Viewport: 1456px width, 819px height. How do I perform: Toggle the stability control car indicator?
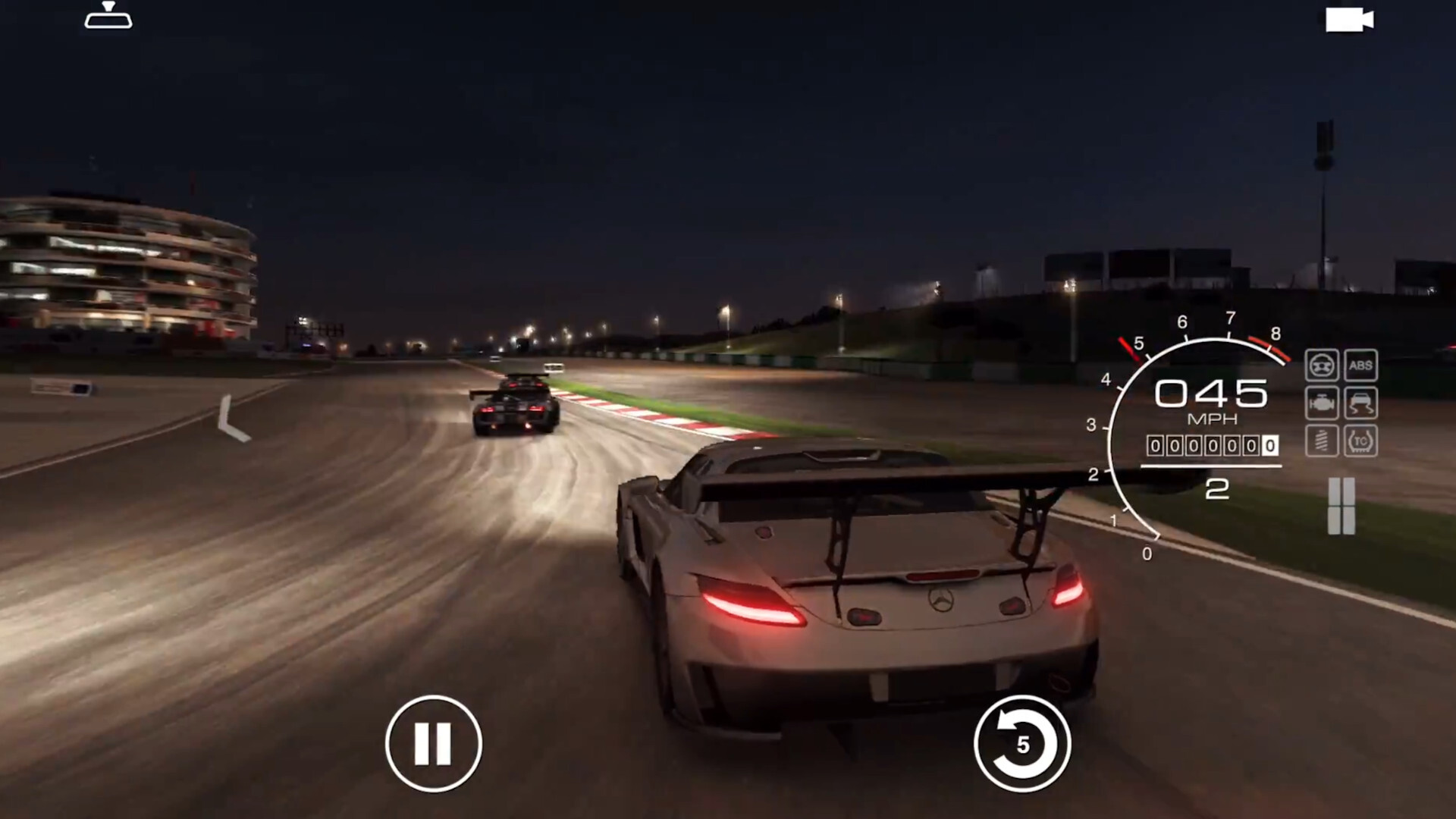(x=1362, y=403)
